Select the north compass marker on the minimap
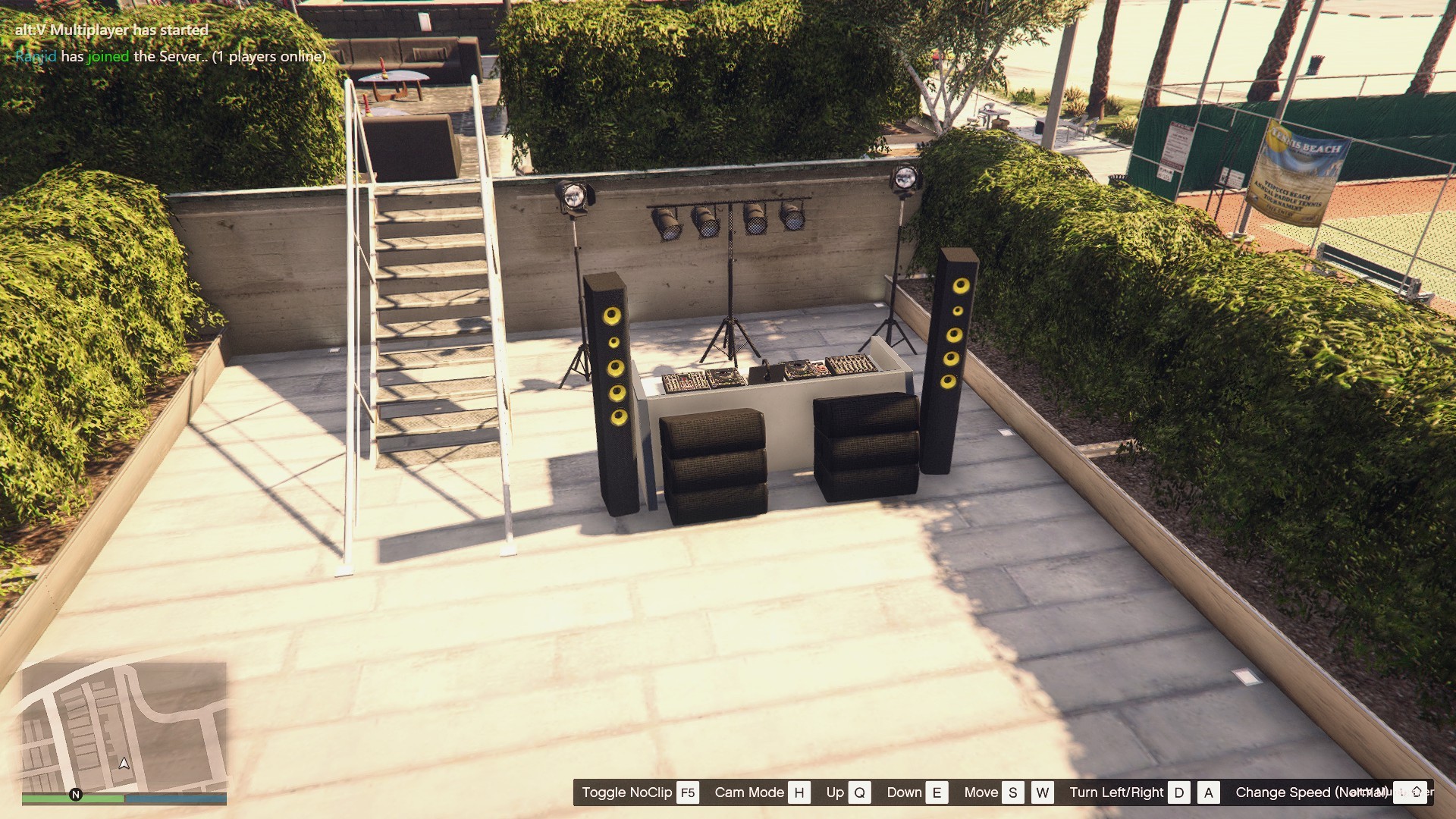 76,795
